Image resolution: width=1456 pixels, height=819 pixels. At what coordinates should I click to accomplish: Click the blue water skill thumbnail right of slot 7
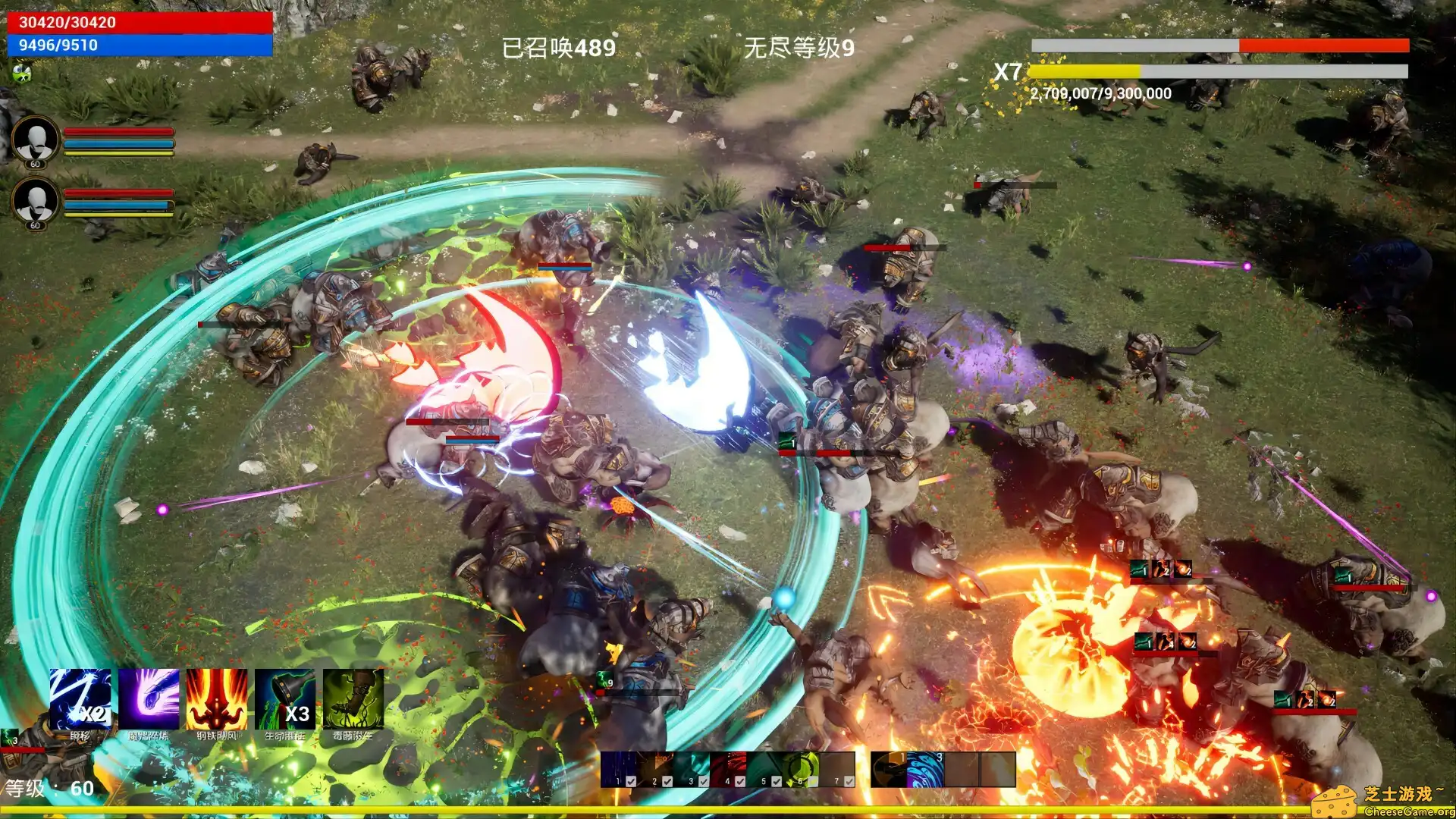click(x=924, y=768)
